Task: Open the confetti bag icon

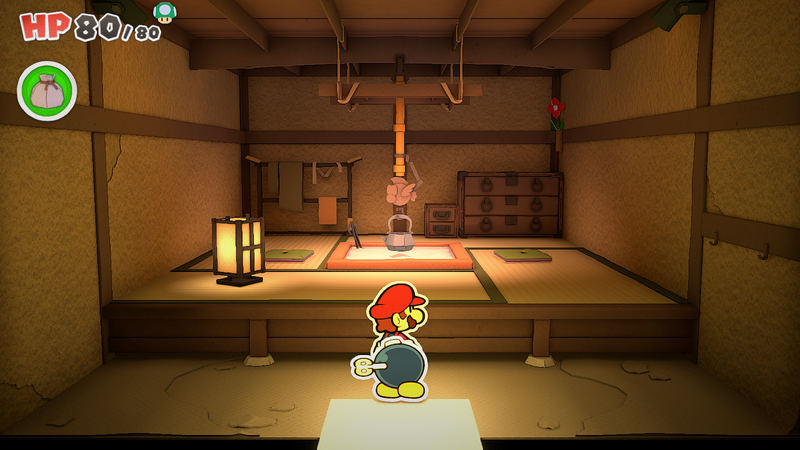Action: [x=47, y=91]
